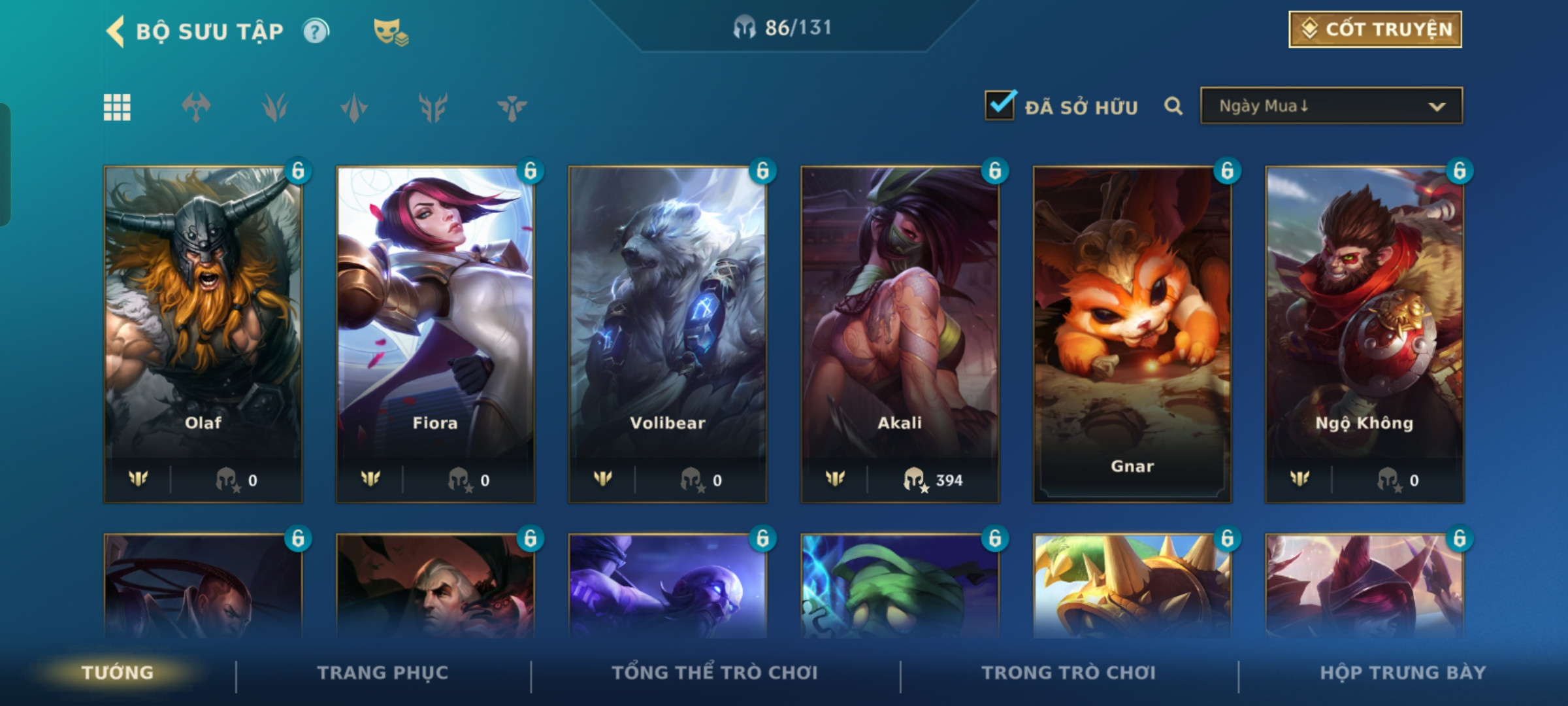This screenshot has width=1568, height=706.
Task: Select the Olaf champion card
Action: coord(203,333)
